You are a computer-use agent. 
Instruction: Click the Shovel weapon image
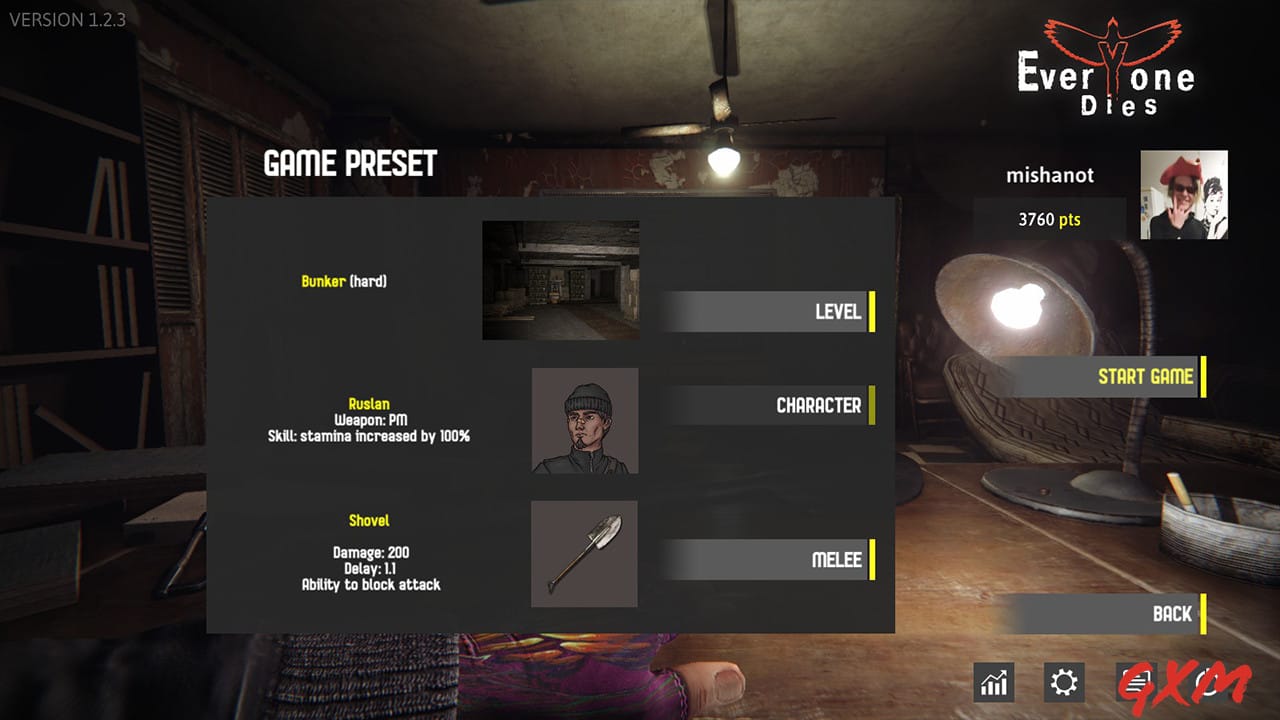(585, 555)
